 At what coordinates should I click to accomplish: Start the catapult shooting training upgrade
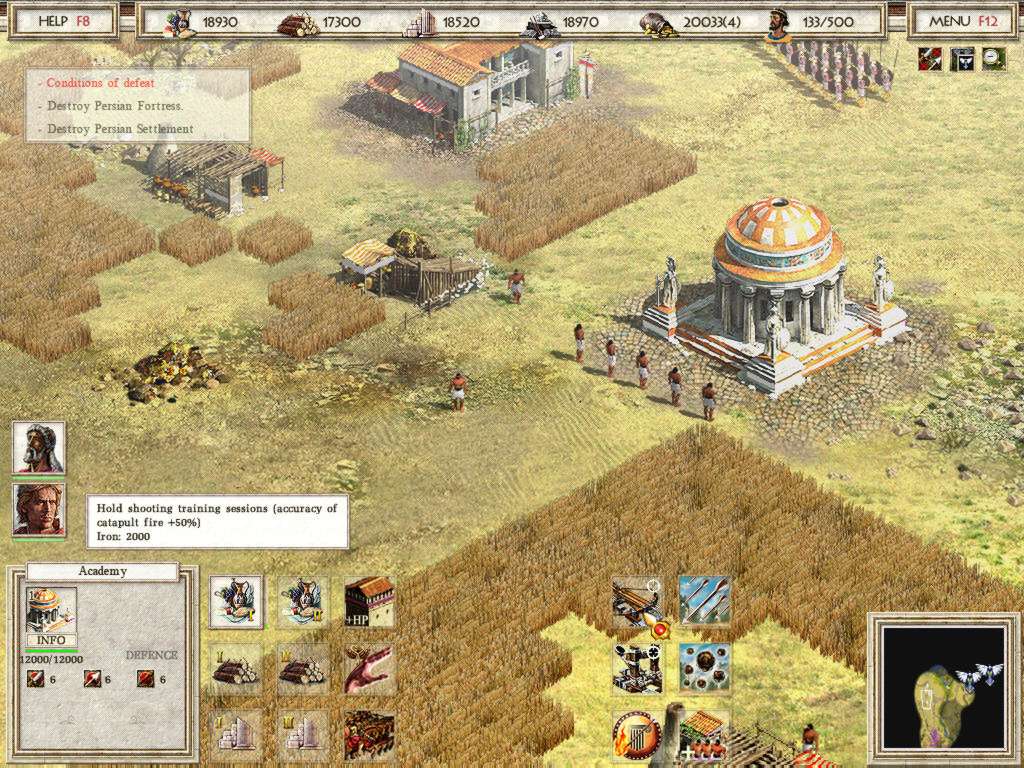(x=637, y=603)
